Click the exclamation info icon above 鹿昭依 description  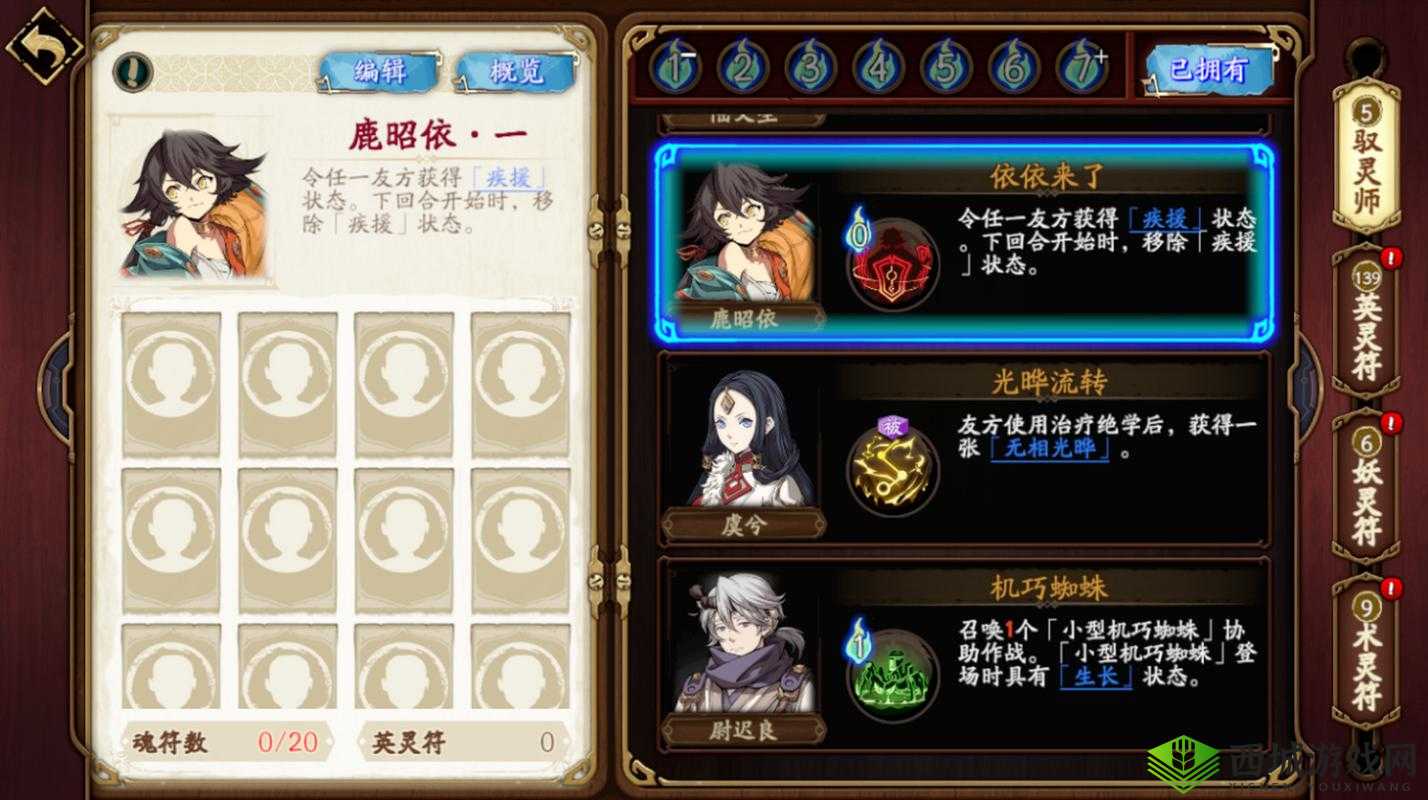(x=131, y=71)
